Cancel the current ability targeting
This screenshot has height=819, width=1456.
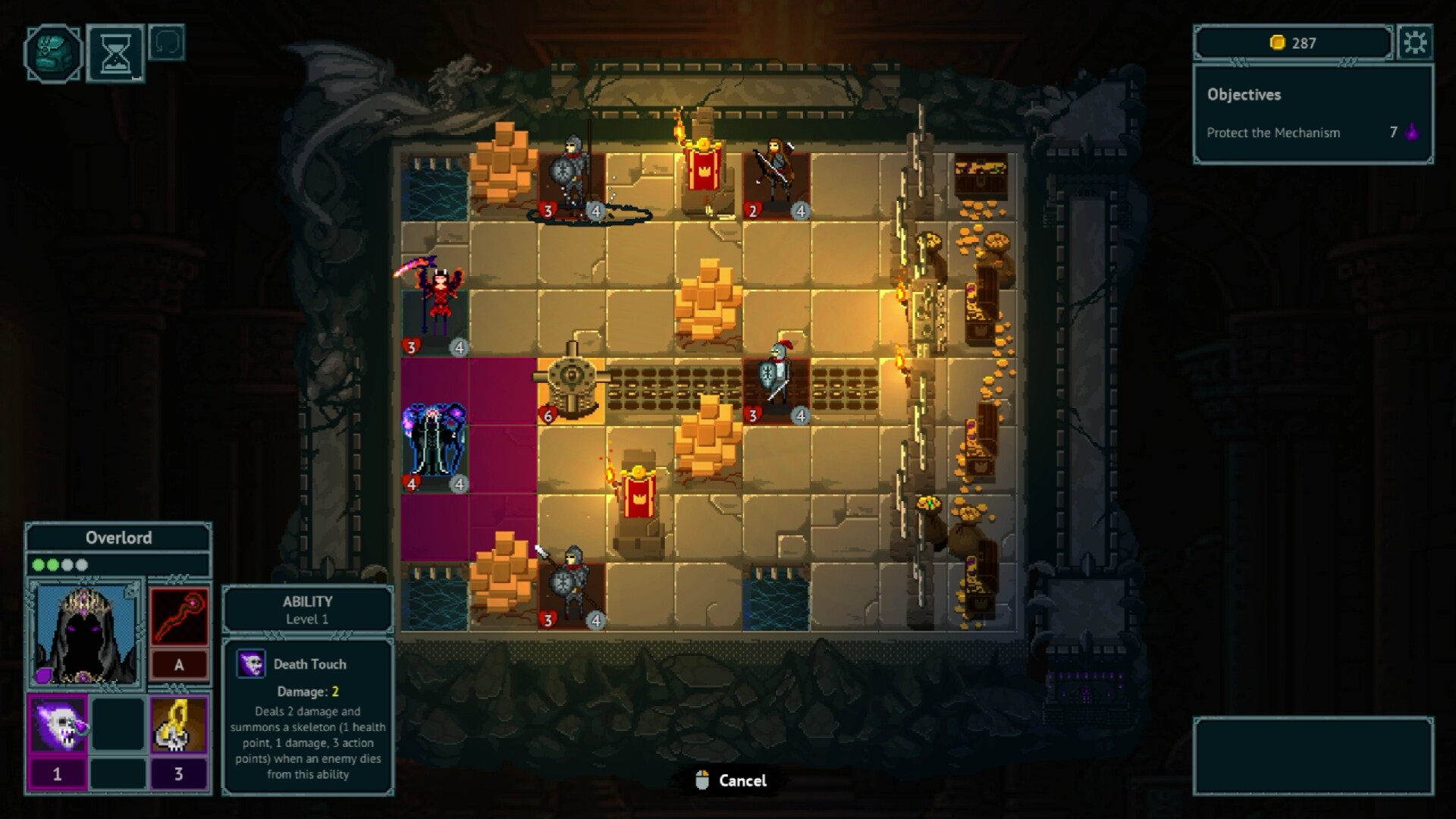tap(731, 780)
